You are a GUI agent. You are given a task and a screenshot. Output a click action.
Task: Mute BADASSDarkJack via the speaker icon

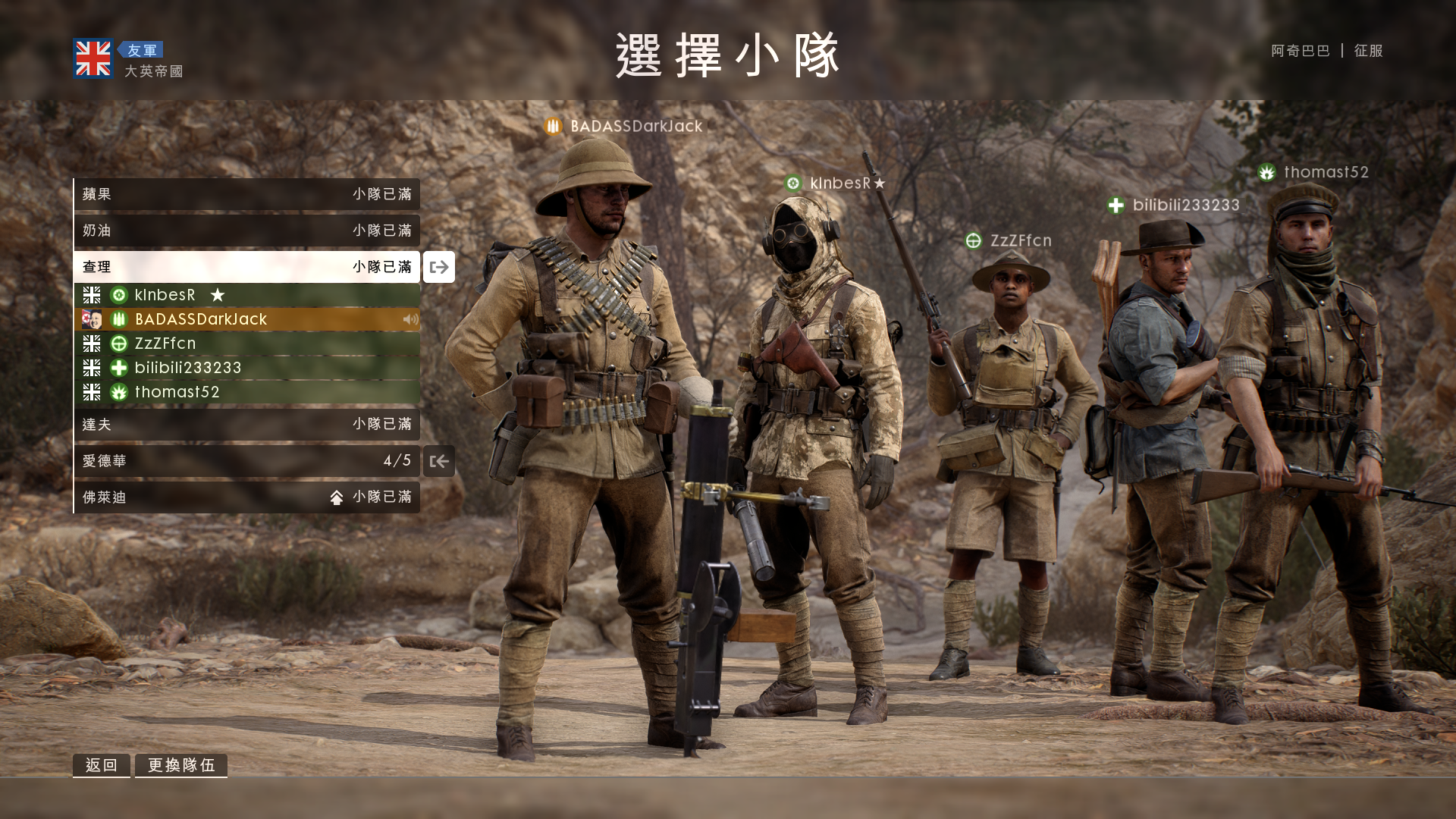410,319
